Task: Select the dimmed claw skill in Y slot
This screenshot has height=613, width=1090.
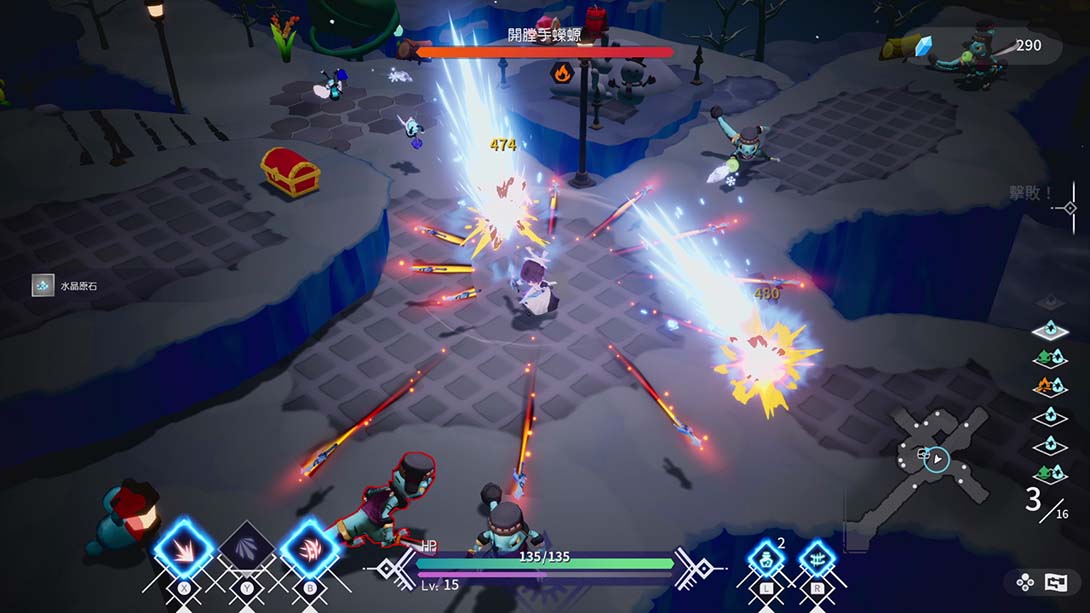Action: coord(246,549)
